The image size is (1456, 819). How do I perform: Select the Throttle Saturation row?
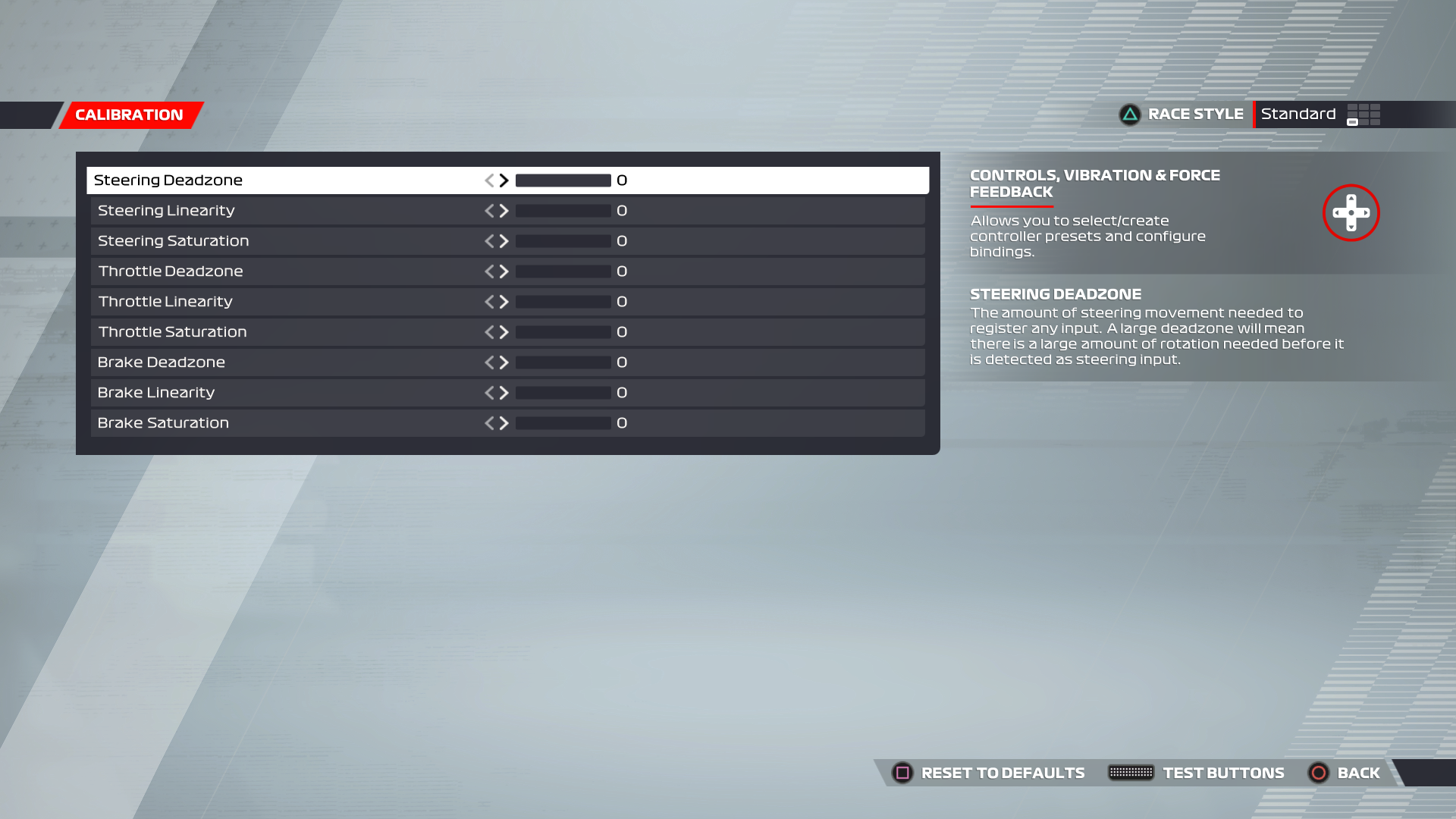[303, 331]
